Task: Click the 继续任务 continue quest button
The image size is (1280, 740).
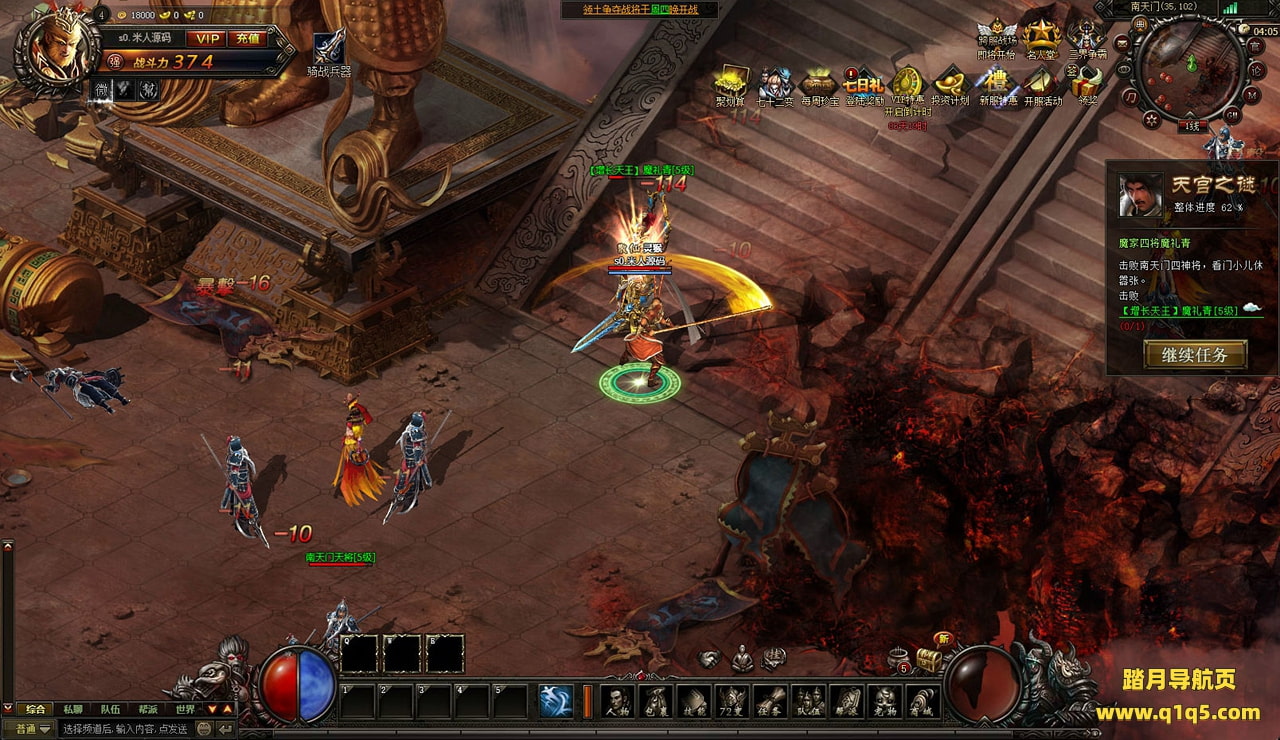Action: coord(1195,355)
